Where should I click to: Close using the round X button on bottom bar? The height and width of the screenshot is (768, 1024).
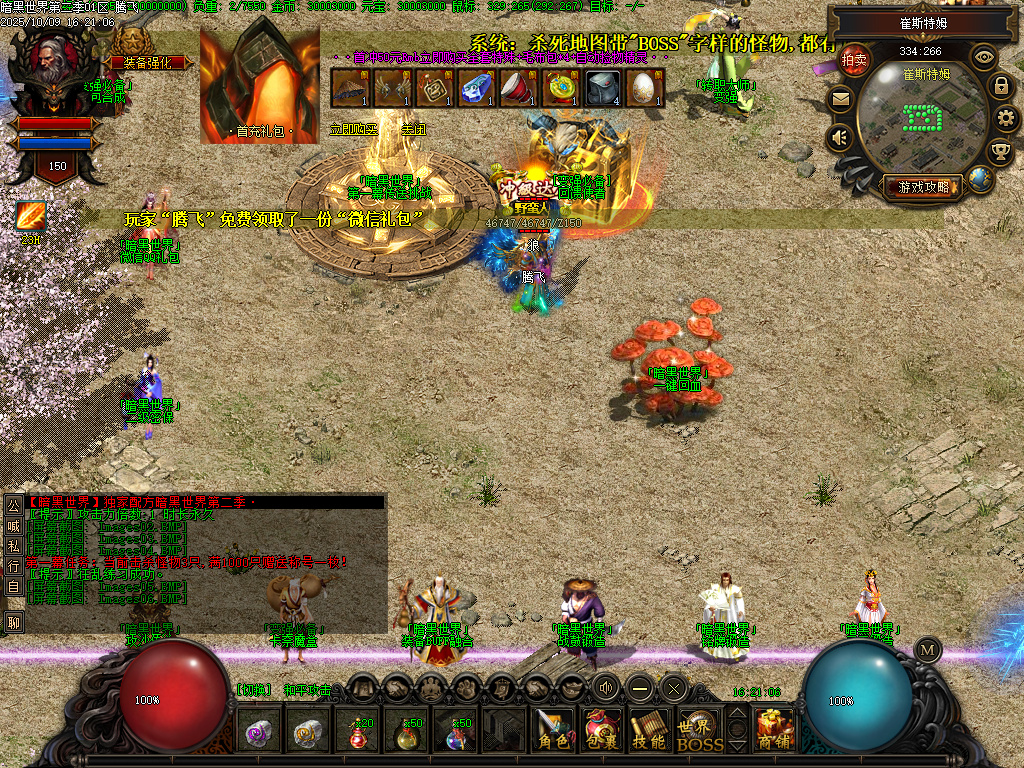coord(673,687)
